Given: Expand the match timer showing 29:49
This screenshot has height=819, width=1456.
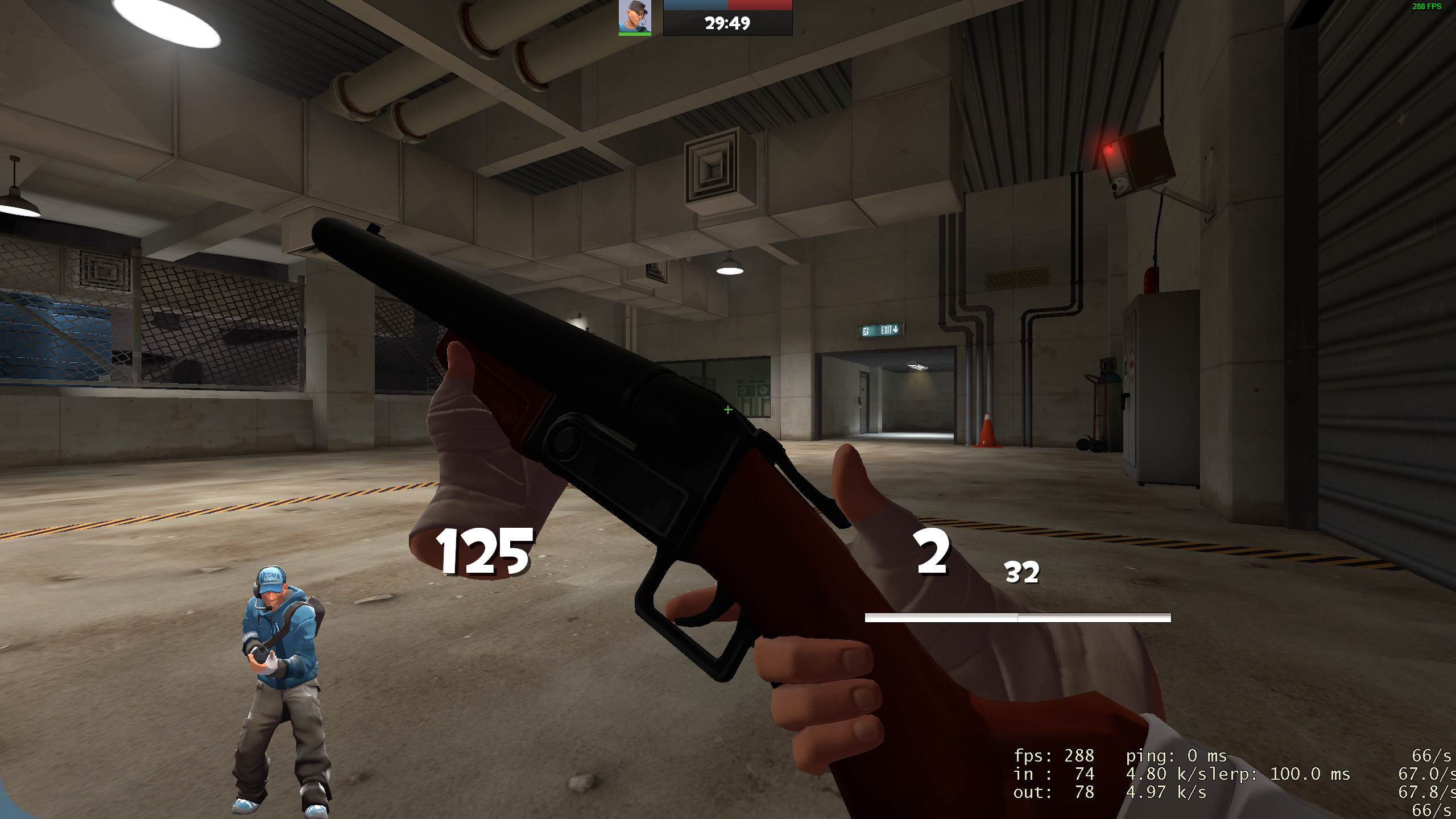Looking at the screenshot, I should 727,24.
